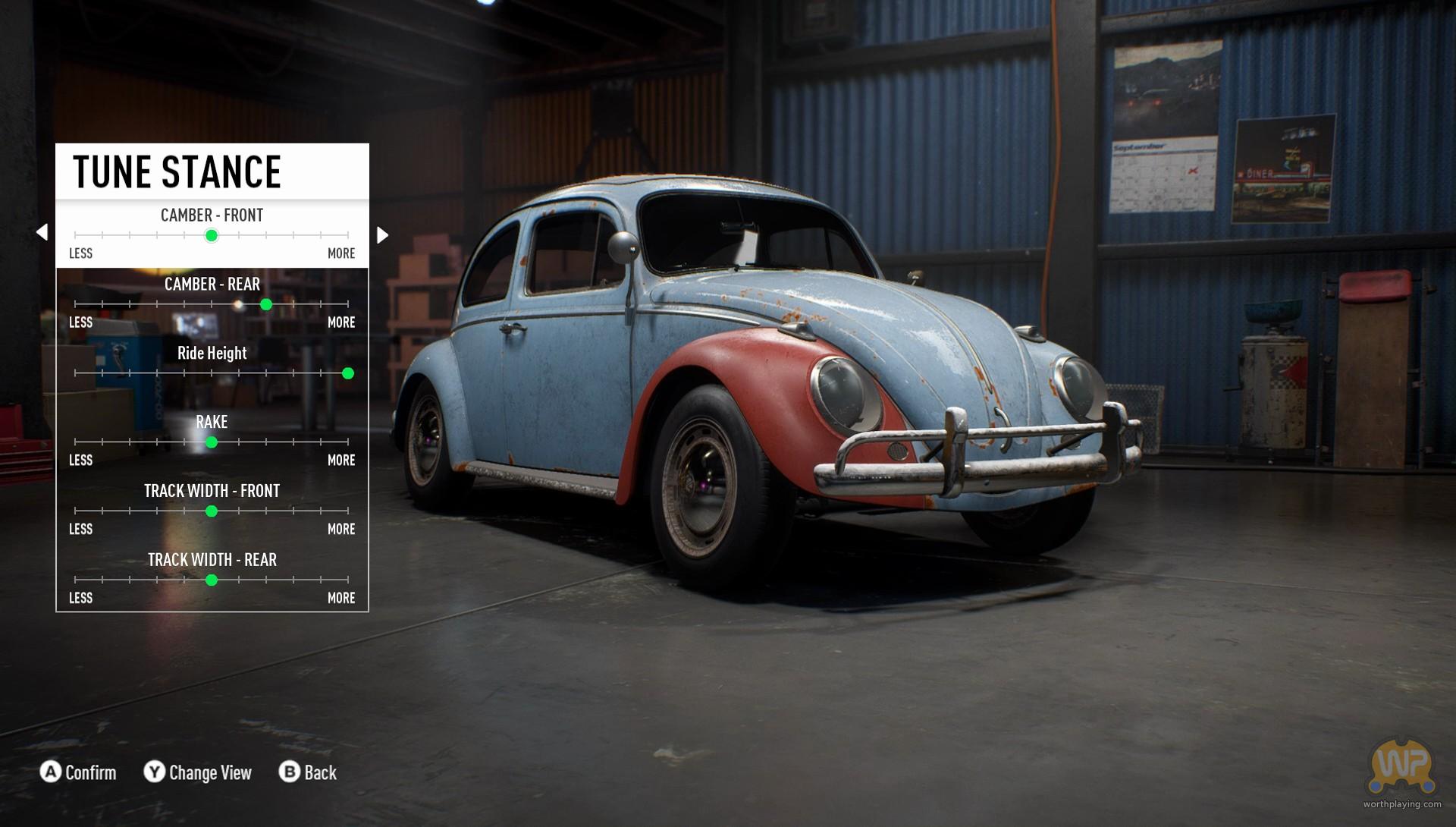Confirm the stance tuning

coord(79,772)
